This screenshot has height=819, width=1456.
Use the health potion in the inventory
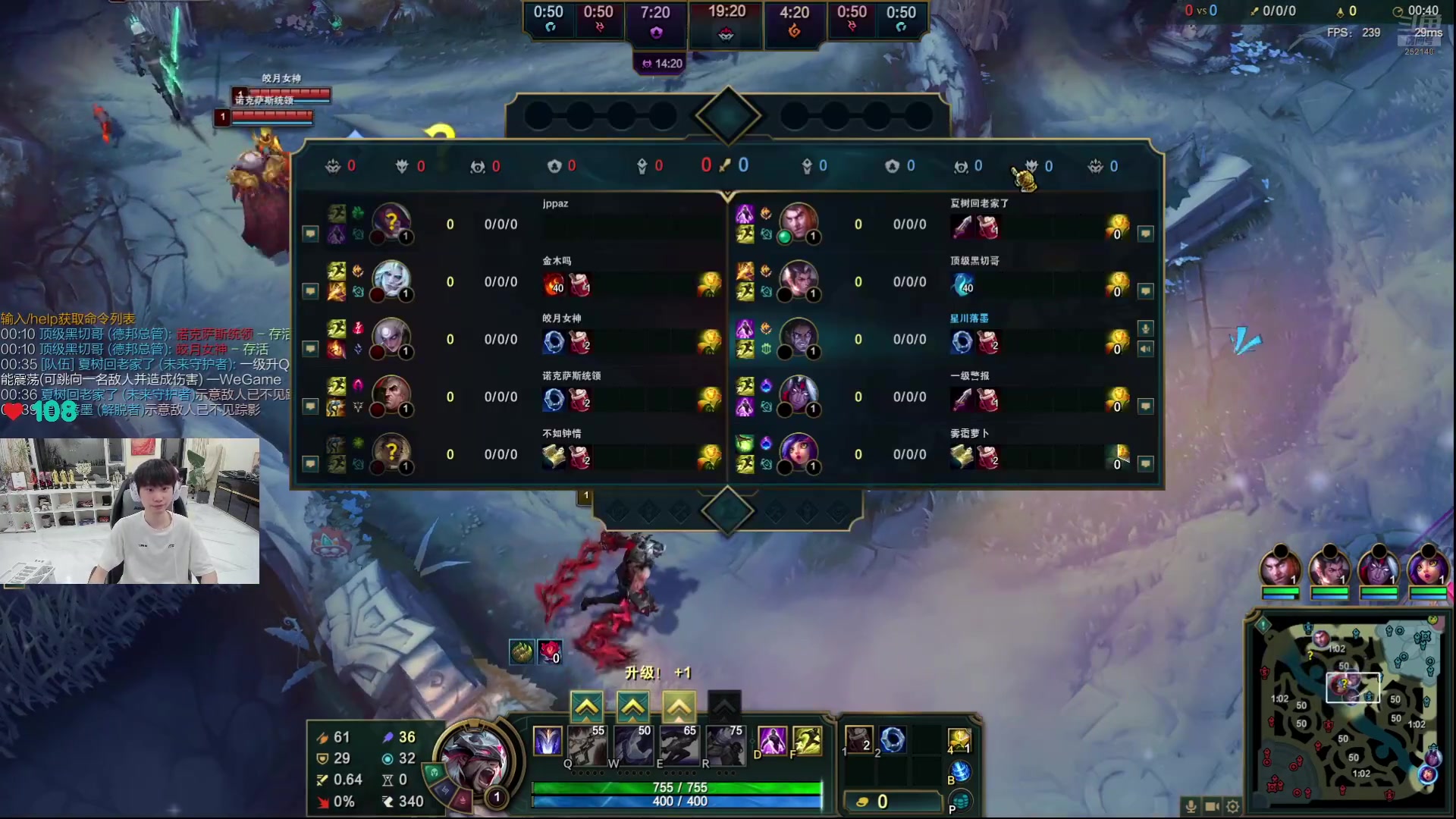858,739
